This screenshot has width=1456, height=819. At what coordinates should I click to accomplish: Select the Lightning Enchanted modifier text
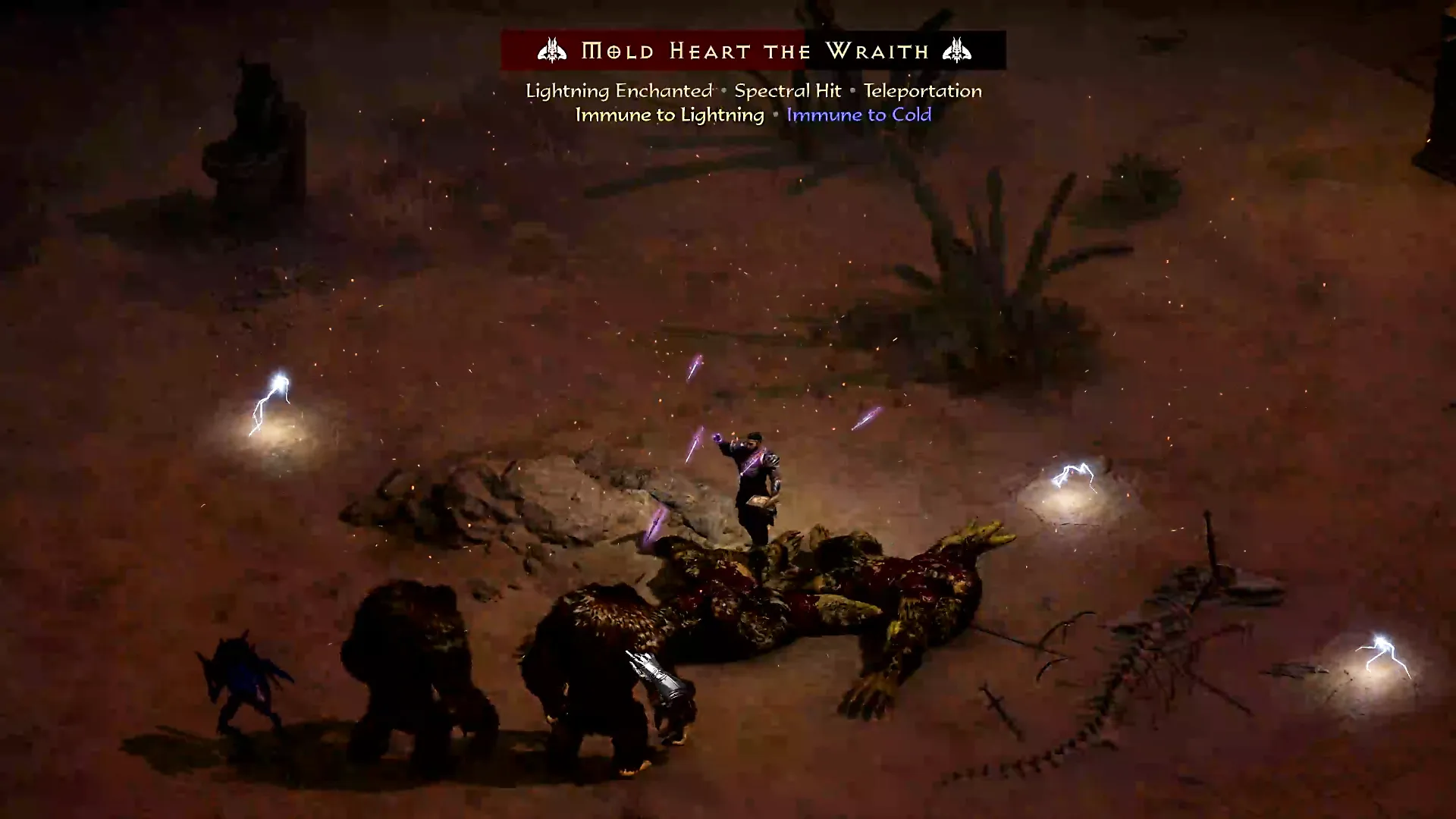[x=618, y=90]
